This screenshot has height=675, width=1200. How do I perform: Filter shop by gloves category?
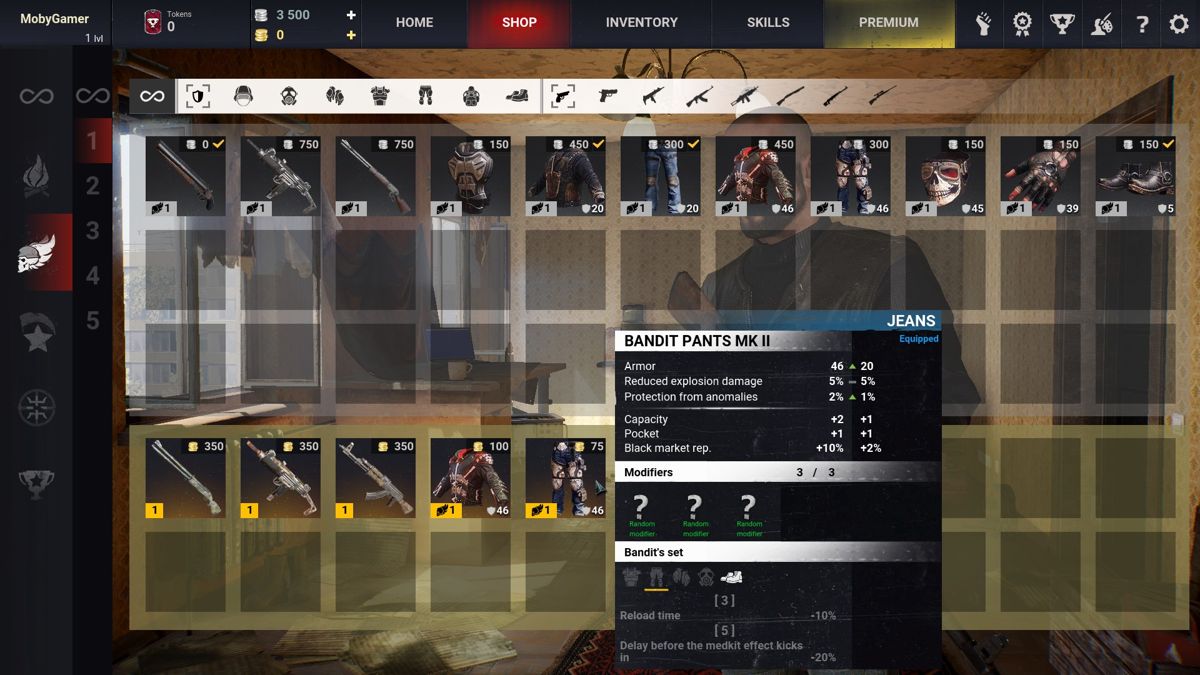tap(334, 96)
